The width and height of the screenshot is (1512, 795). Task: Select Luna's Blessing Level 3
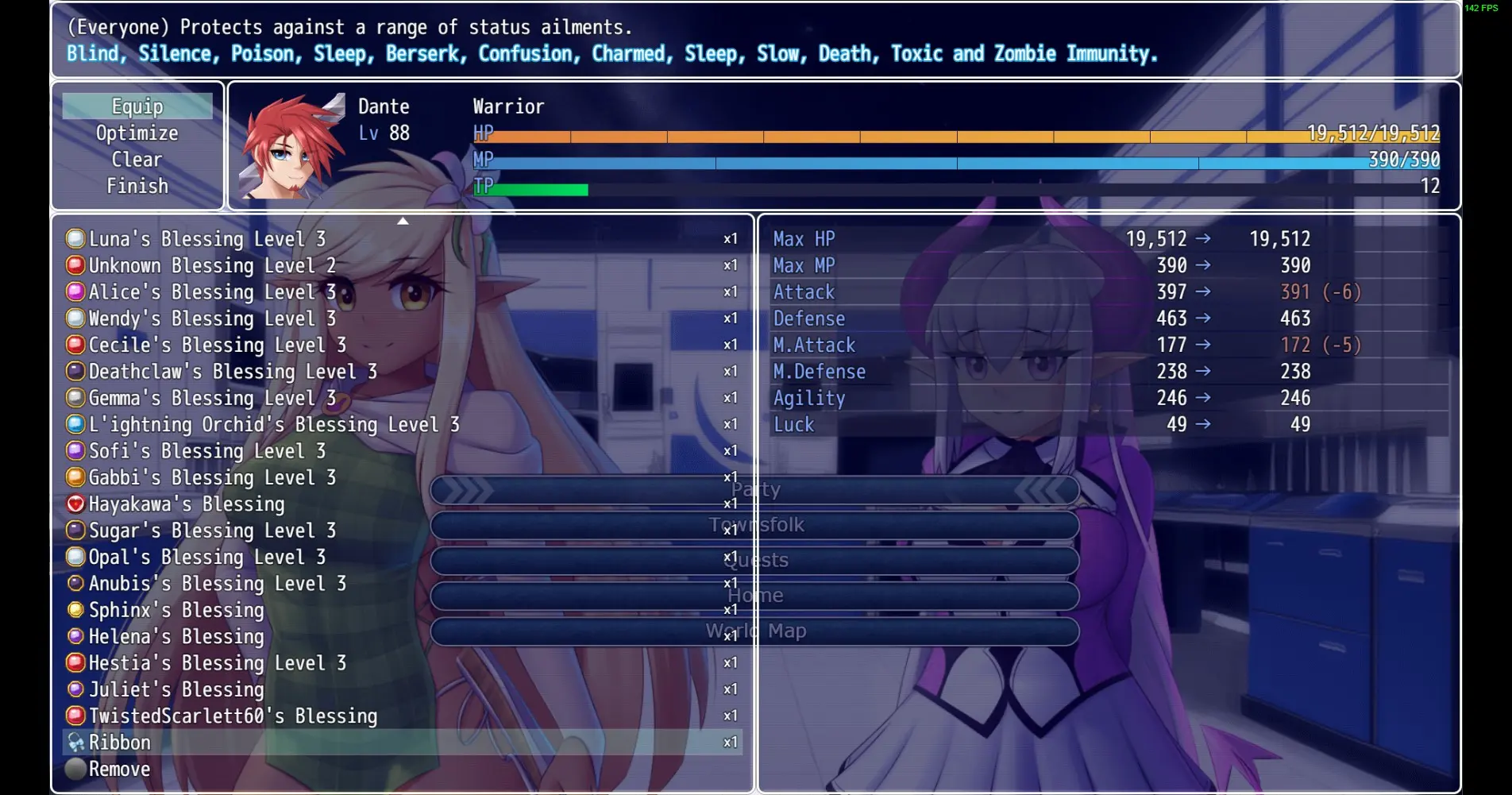click(207, 239)
